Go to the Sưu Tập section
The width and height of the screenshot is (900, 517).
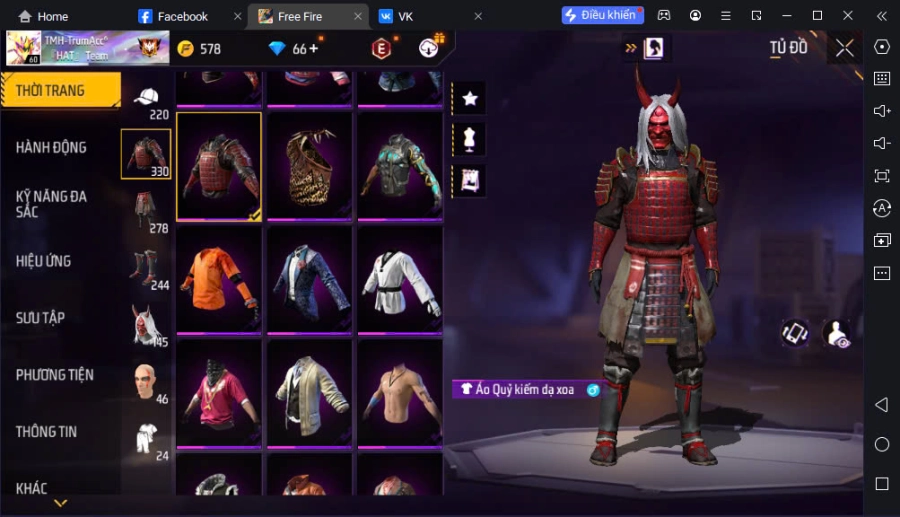(41, 318)
